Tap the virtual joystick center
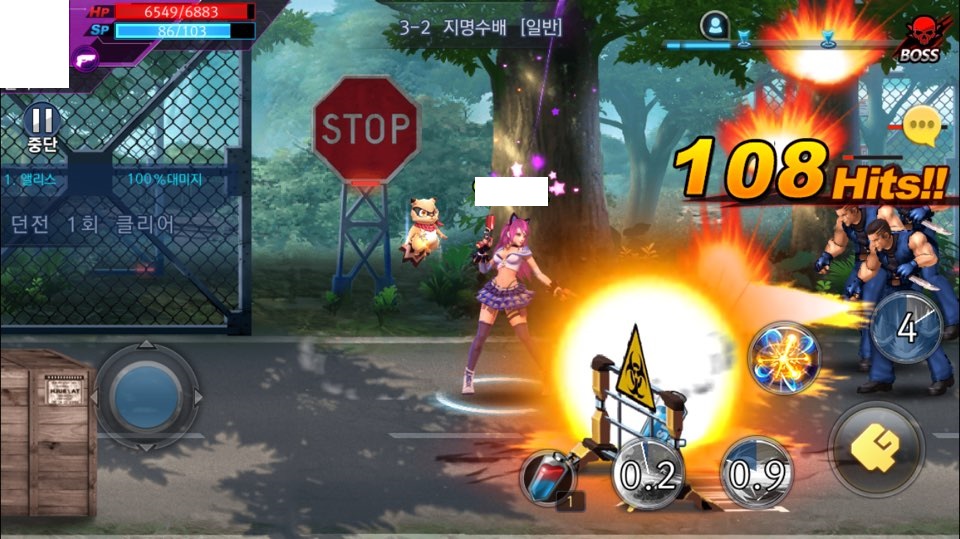Image resolution: width=960 pixels, height=539 pixels. (146, 395)
